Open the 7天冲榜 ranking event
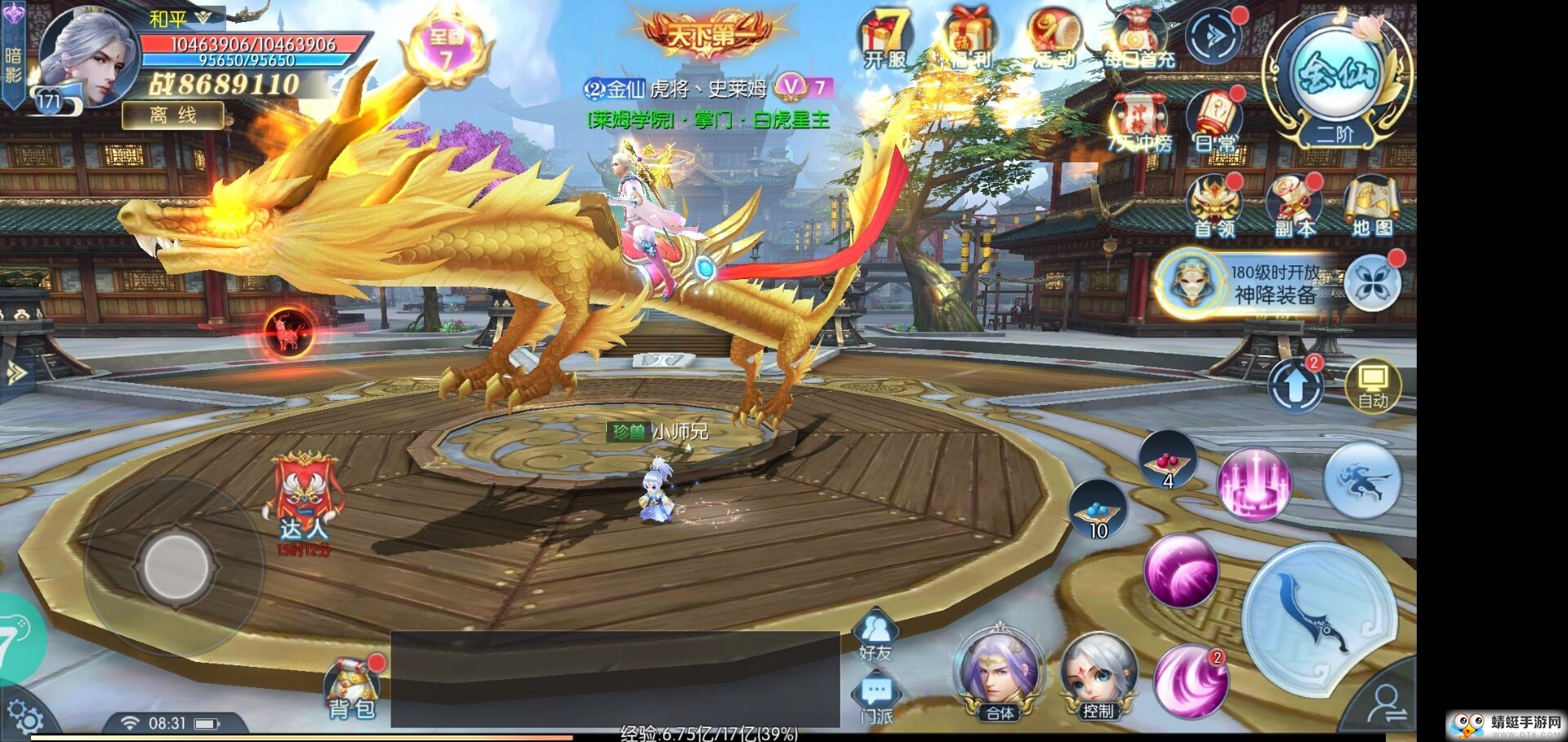Viewport: 1568px width, 742px height. coord(1139,122)
